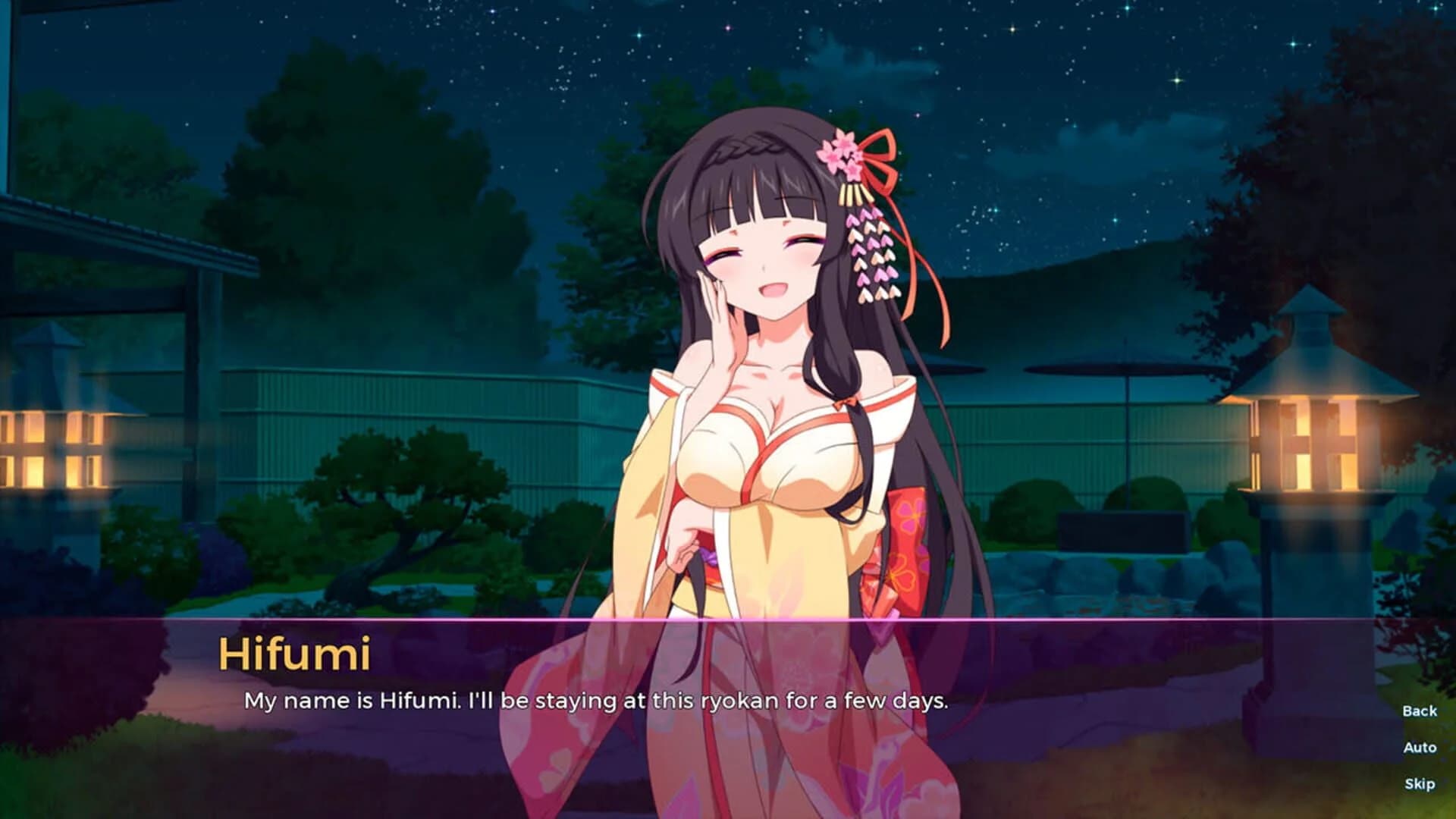Viewport: 1456px width, 819px height.
Task: Enable Auto mode for automatic text advance
Action: click(x=1420, y=749)
